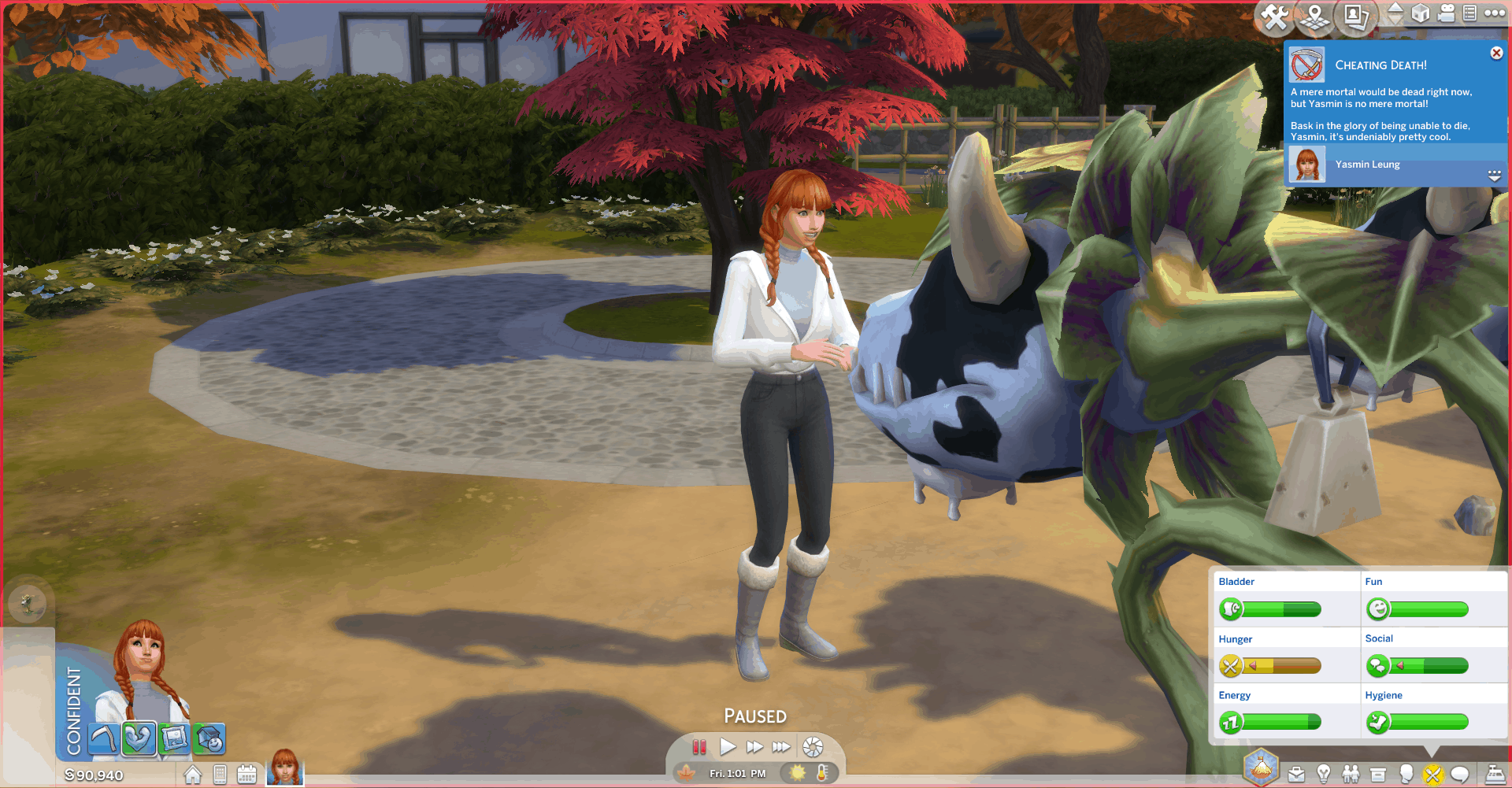
Task: Open the Gallery photos icon
Action: [x=1355, y=17]
